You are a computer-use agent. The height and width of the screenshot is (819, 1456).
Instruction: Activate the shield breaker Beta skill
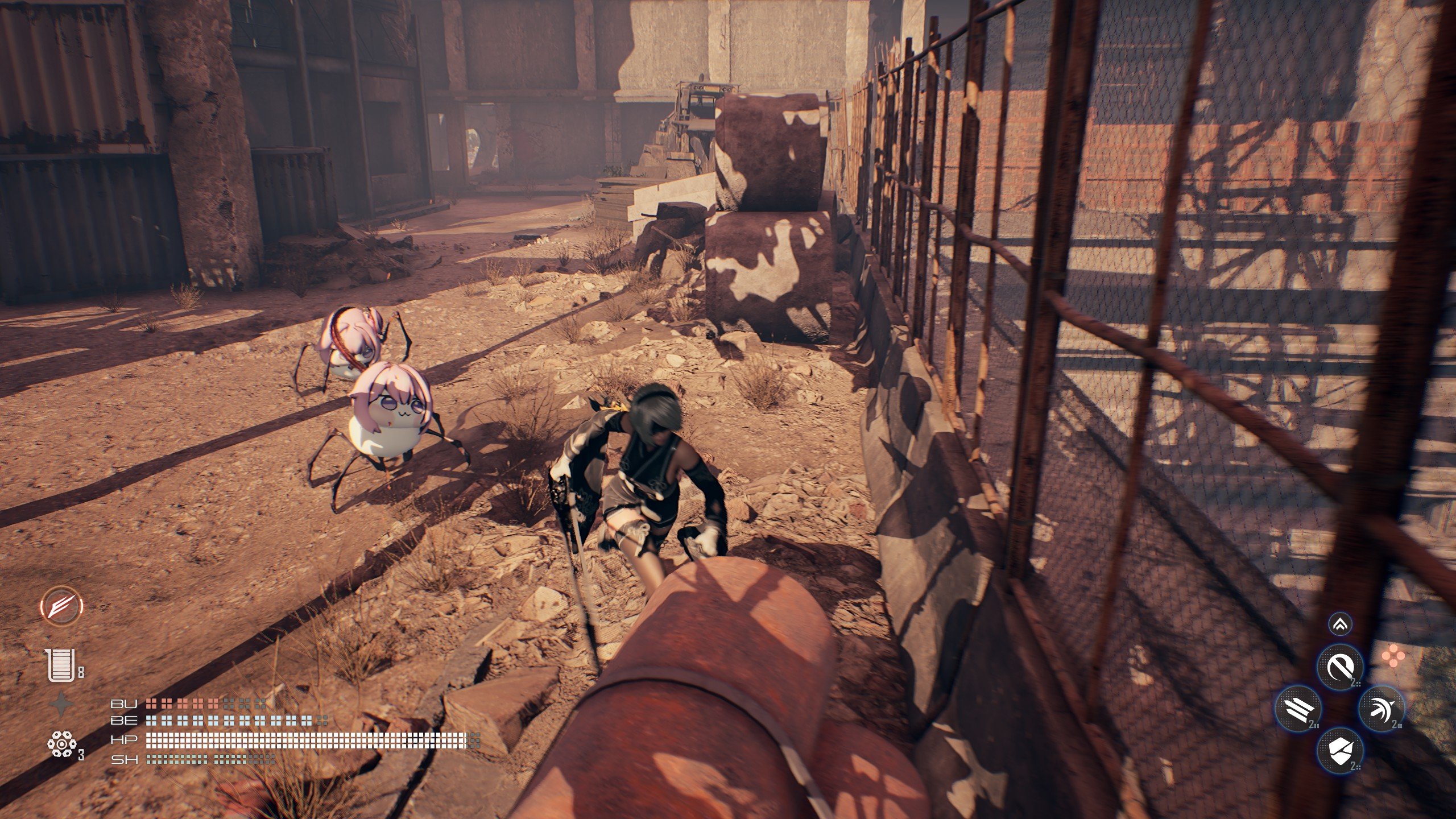pyautogui.click(x=1341, y=749)
